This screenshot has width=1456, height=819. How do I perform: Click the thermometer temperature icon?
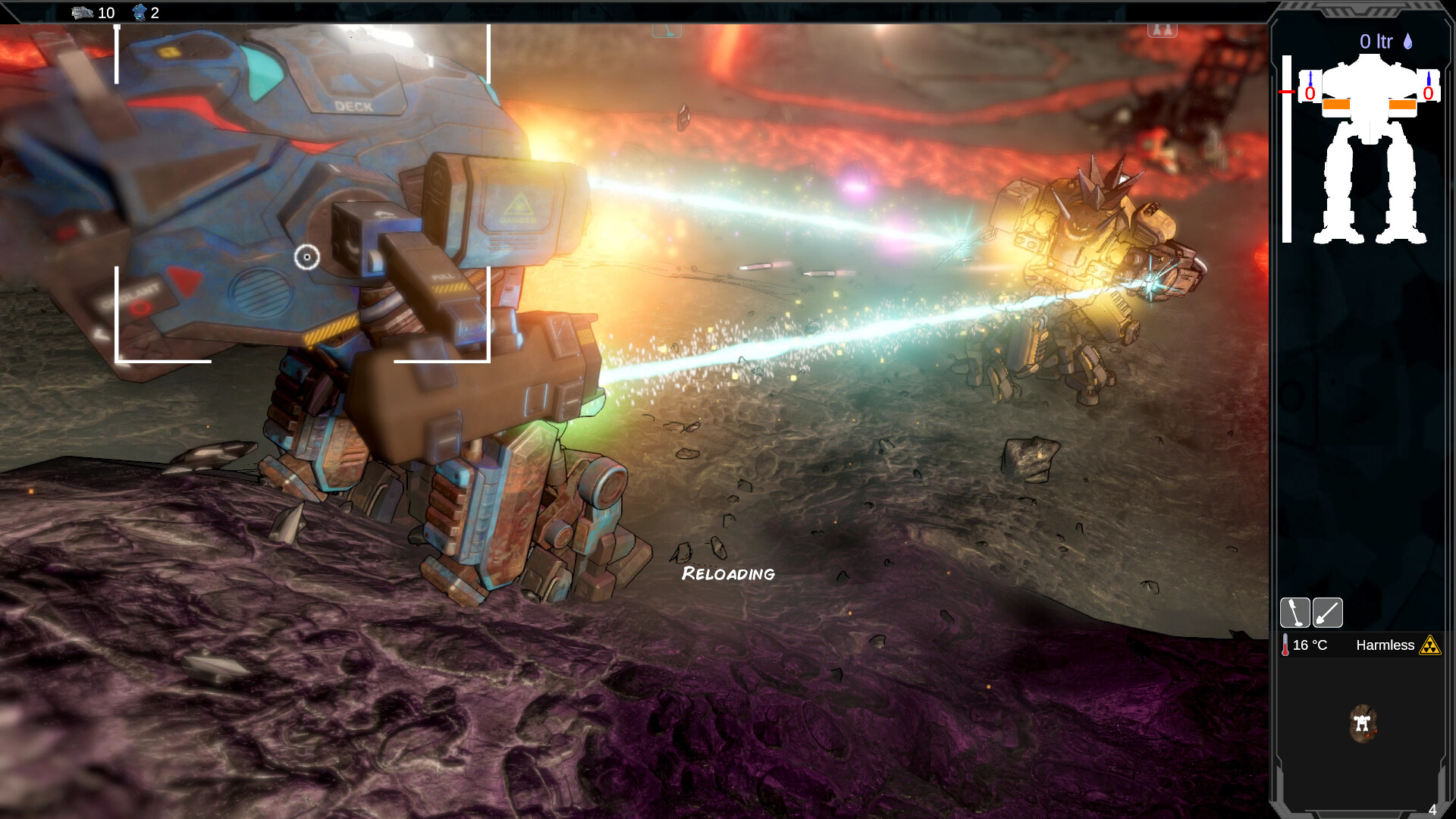coord(1285,645)
